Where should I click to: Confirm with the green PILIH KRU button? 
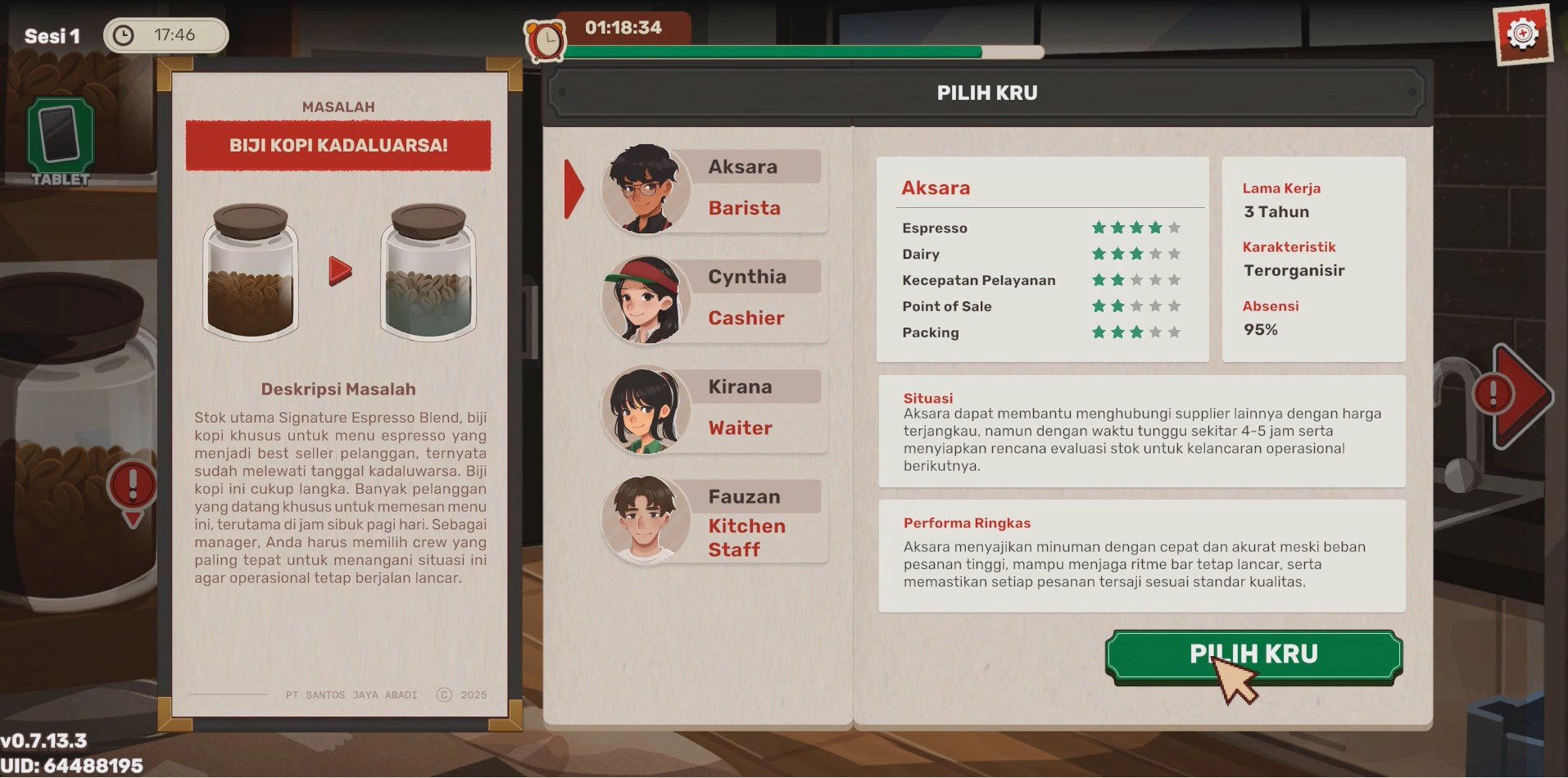[x=1253, y=654]
